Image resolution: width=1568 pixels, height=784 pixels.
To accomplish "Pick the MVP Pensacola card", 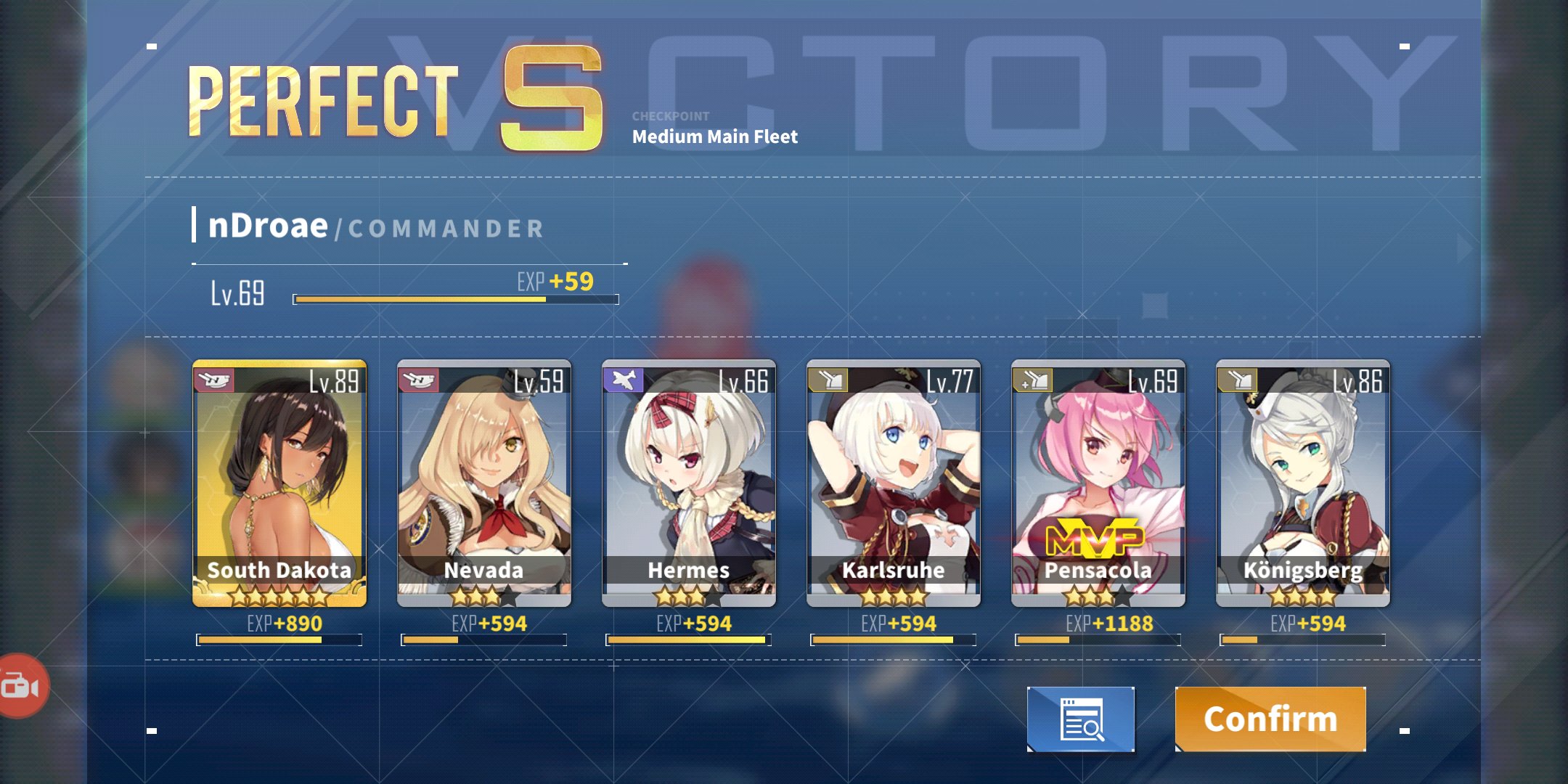I will pos(1098,483).
